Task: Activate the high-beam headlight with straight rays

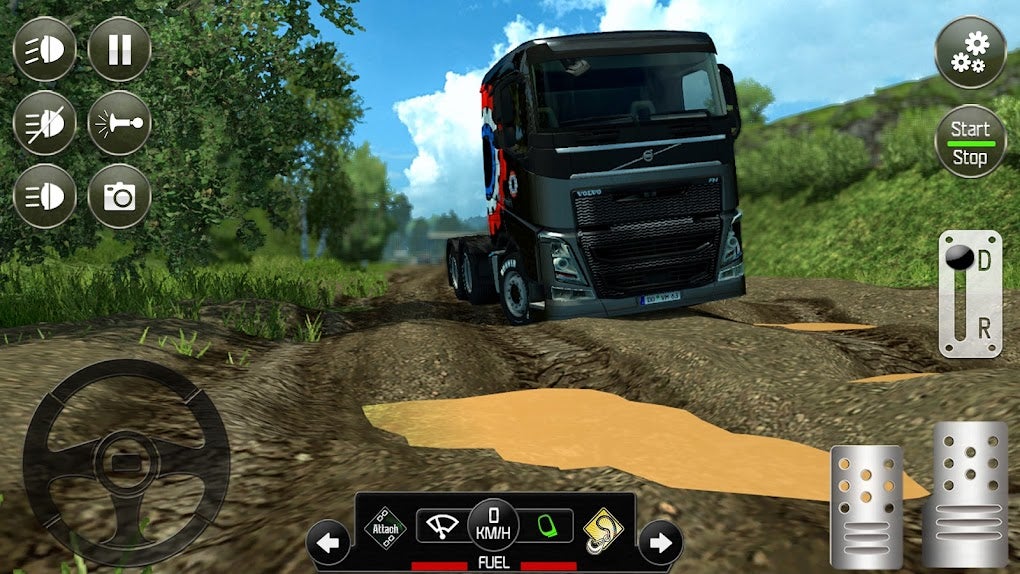Action: 44,196
